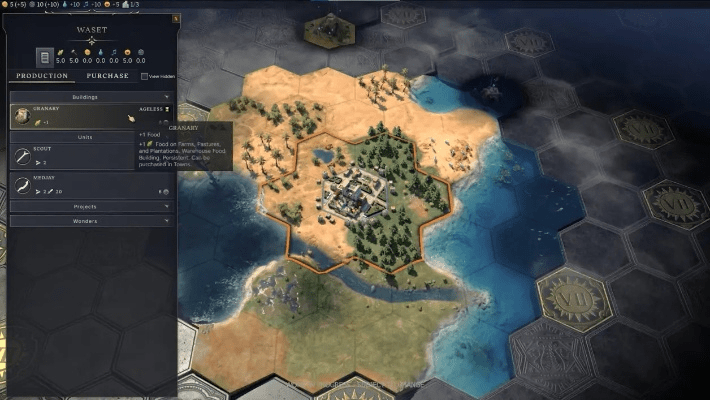Toggle the View Hidden checkbox
The image size is (710, 400).
[x=145, y=76]
